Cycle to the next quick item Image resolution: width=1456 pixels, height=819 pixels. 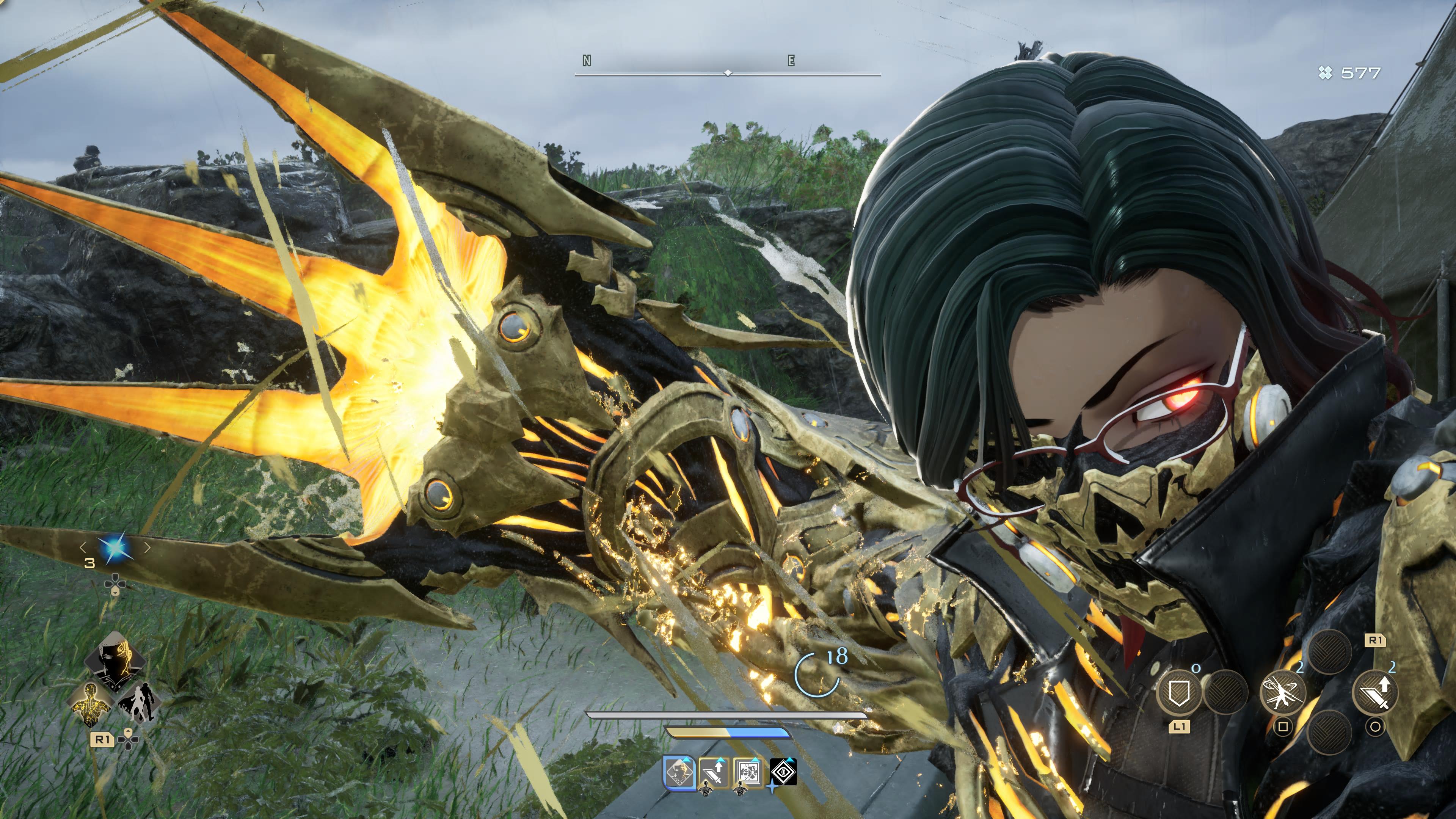click(147, 547)
